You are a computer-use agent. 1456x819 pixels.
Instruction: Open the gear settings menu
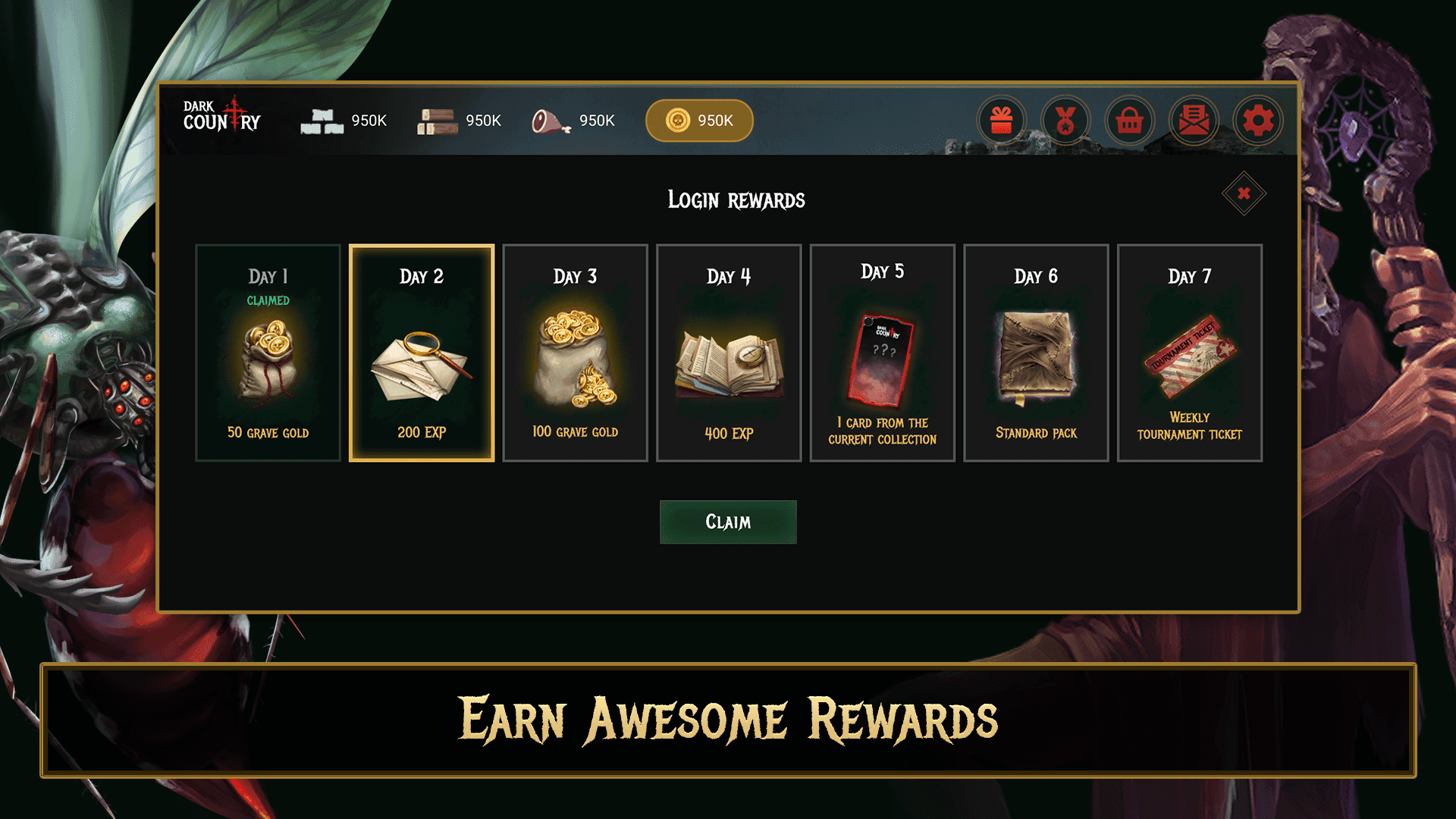1258,121
